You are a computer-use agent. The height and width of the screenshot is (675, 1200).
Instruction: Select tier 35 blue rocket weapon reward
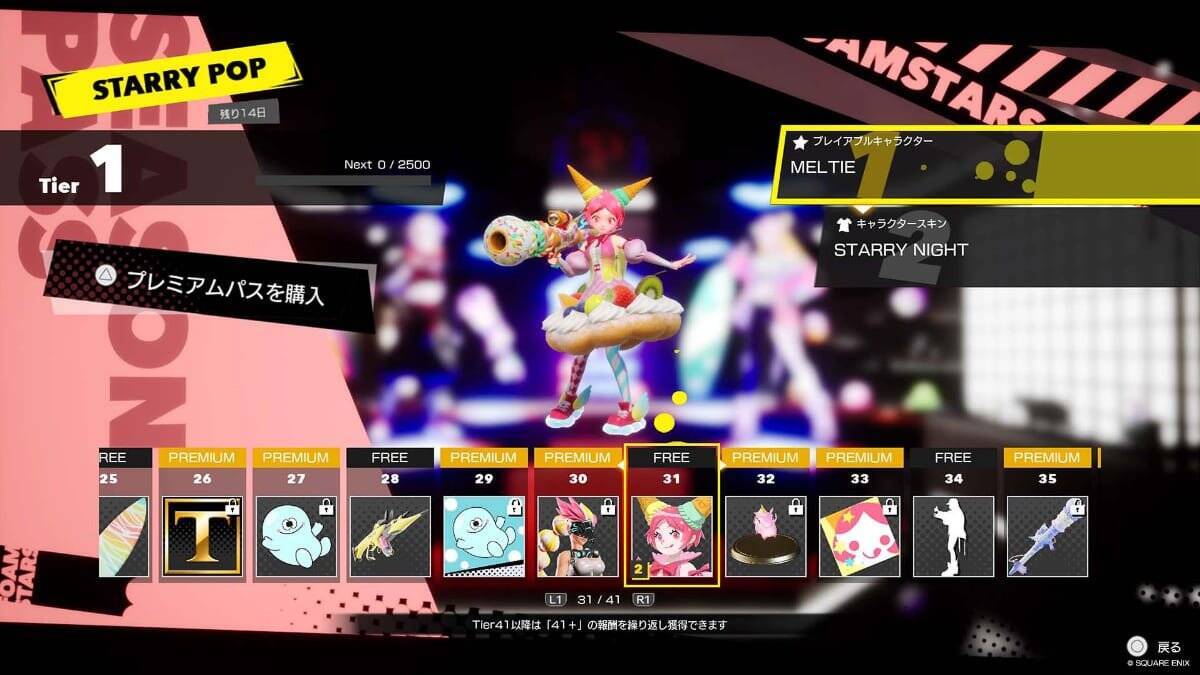click(x=1047, y=536)
